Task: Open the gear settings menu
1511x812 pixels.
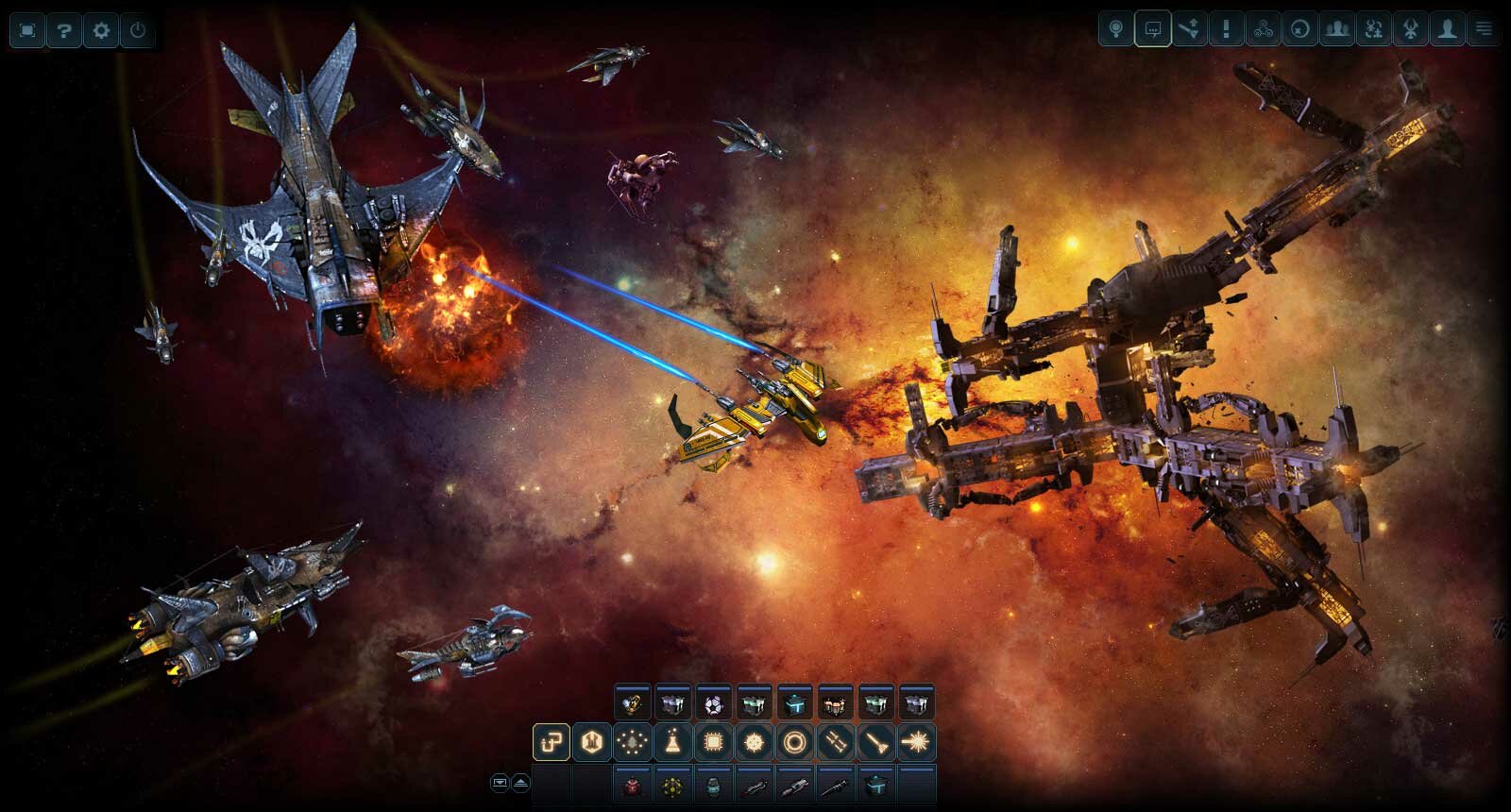Action: point(101,31)
